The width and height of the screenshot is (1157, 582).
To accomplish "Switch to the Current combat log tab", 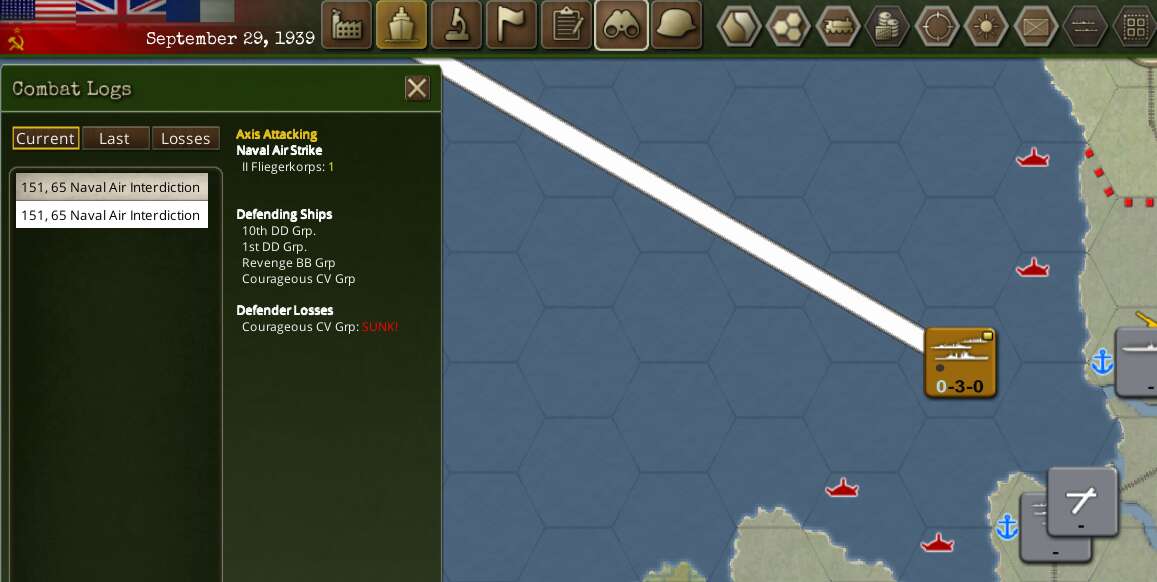I will (x=46, y=138).
